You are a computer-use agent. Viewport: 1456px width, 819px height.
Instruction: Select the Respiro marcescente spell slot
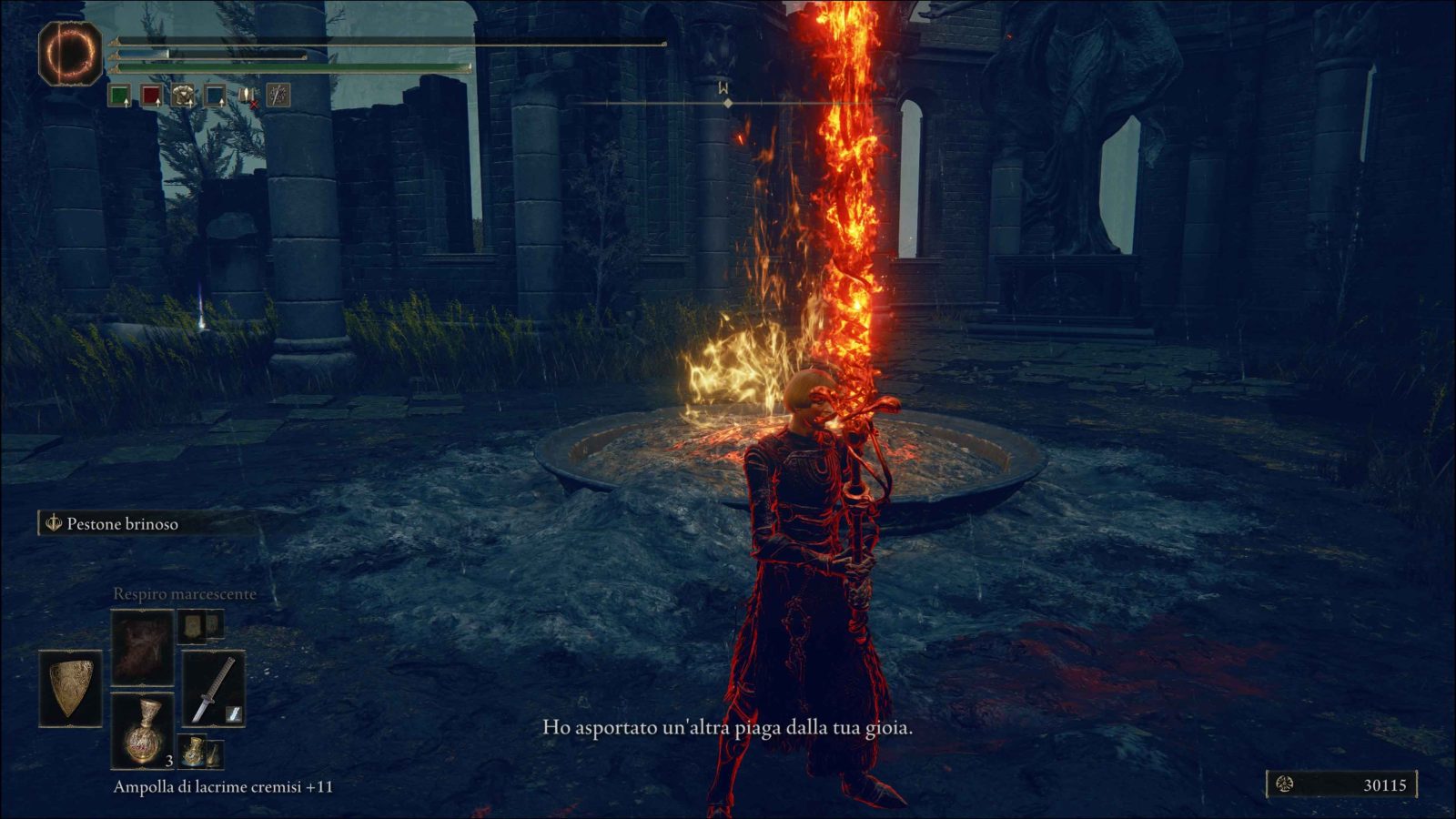(x=142, y=647)
